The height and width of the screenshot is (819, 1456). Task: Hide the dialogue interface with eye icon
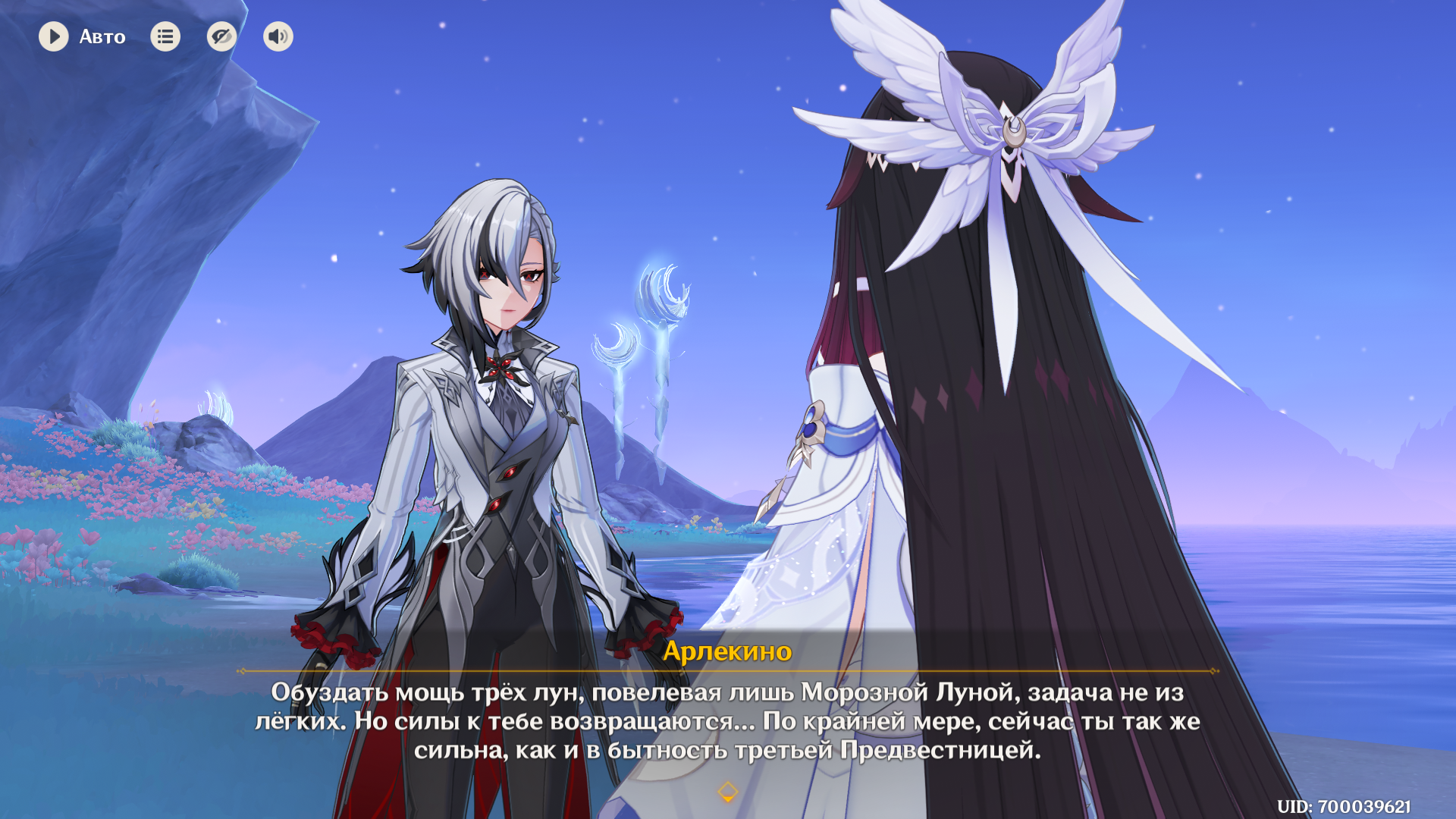point(221,36)
